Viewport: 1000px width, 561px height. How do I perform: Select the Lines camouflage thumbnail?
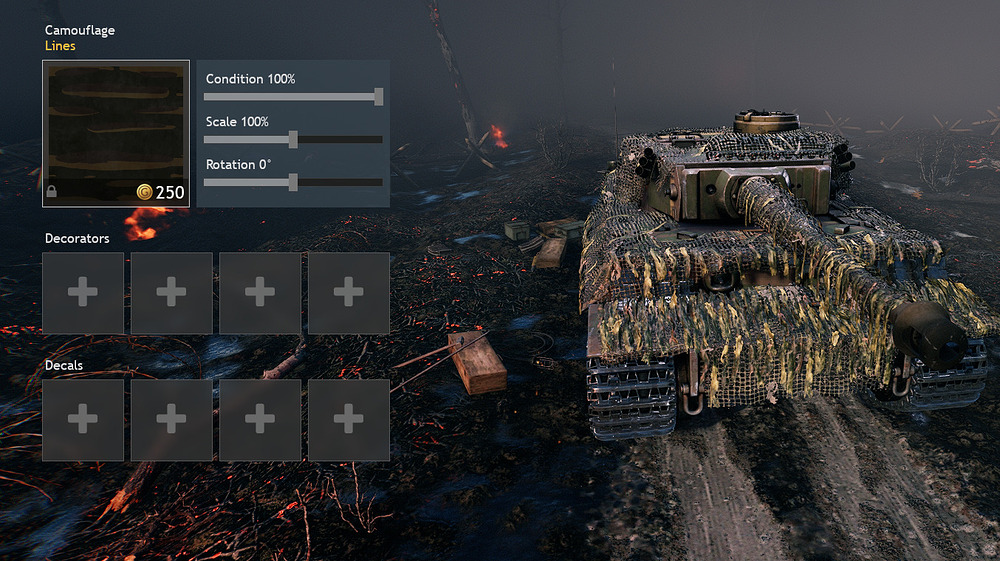[x=116, y=133]
